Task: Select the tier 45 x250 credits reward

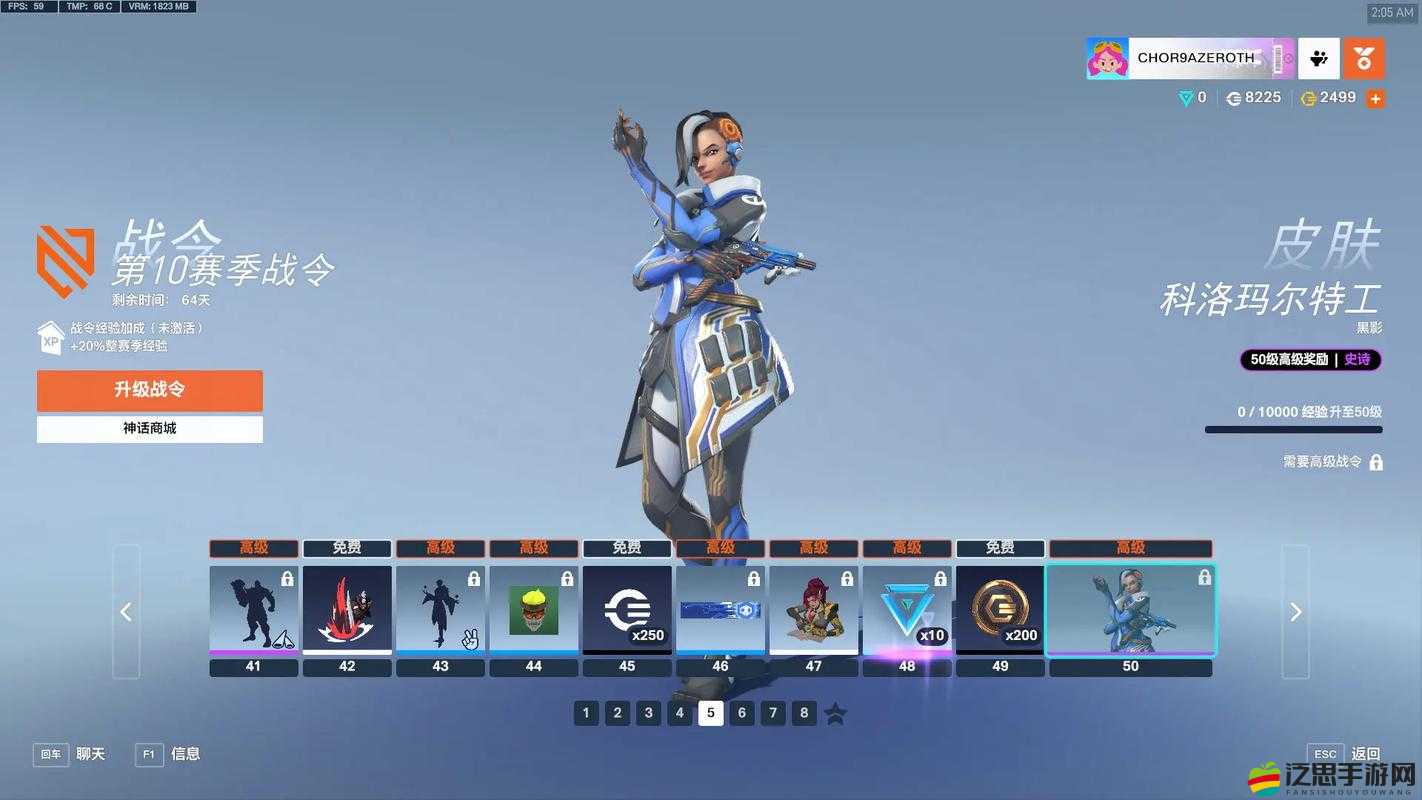Action: pyautogui.click(x=627, y=610)
